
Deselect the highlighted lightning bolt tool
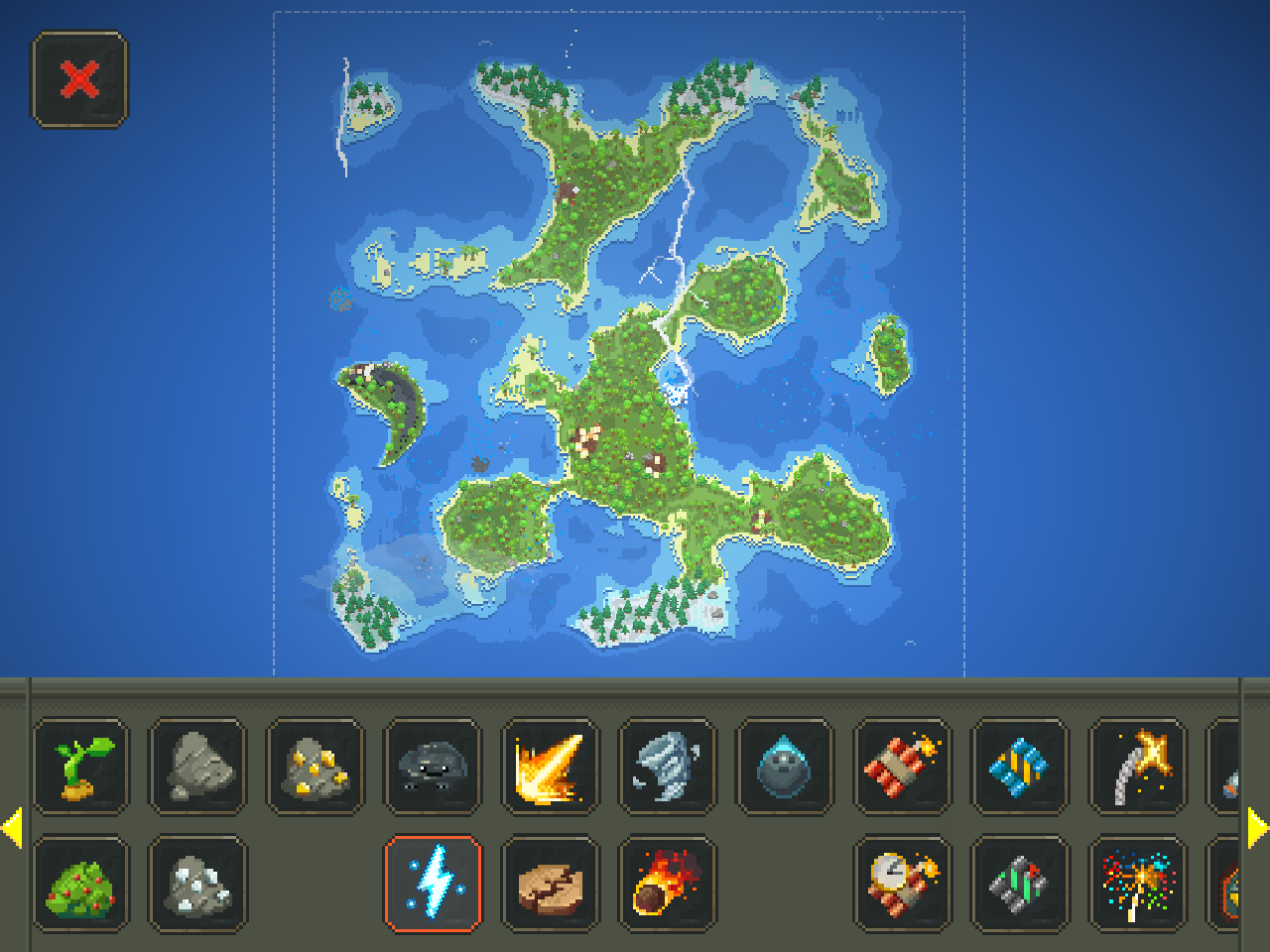(434, 886)
